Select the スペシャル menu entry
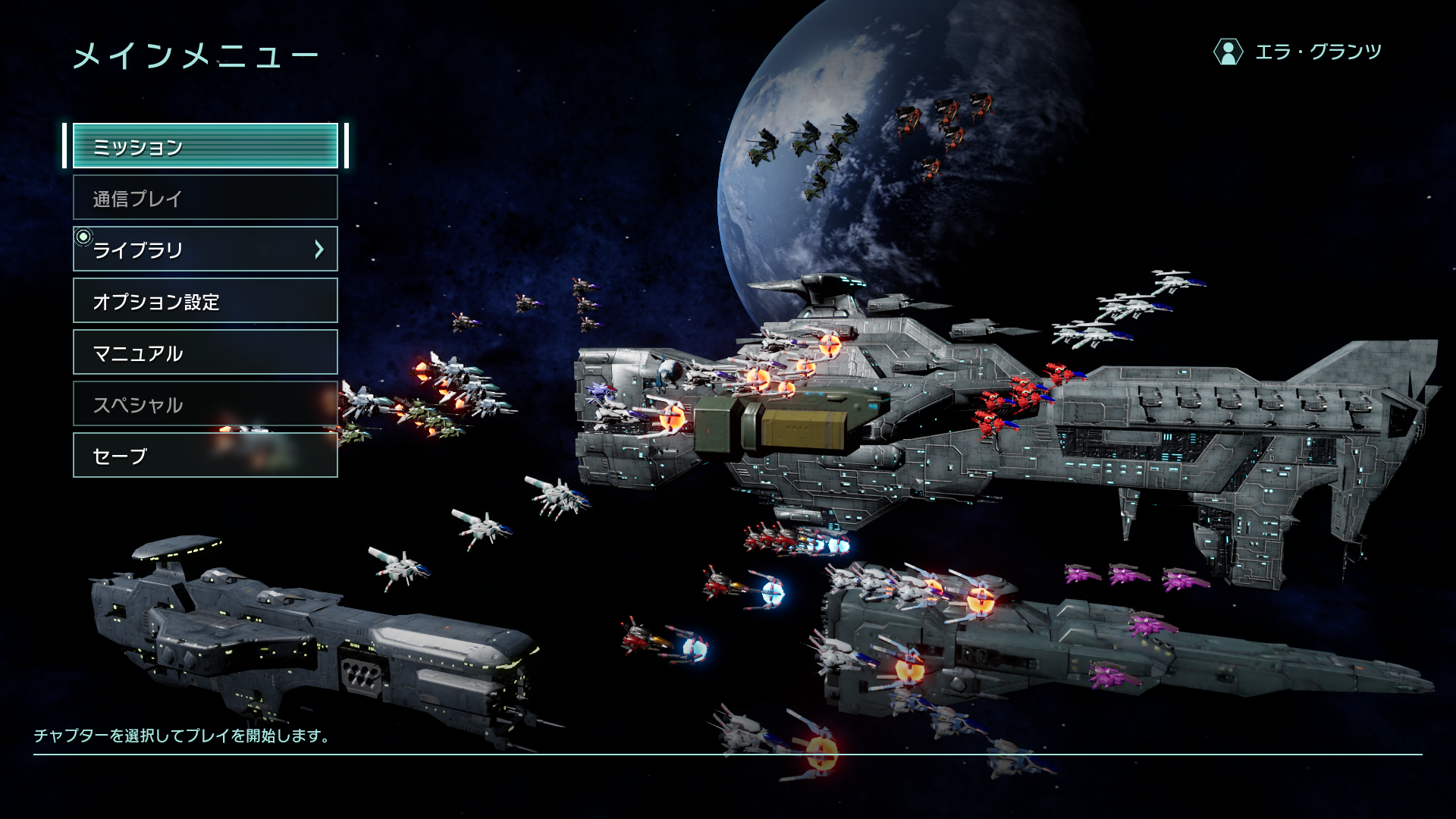 [205, 404]
